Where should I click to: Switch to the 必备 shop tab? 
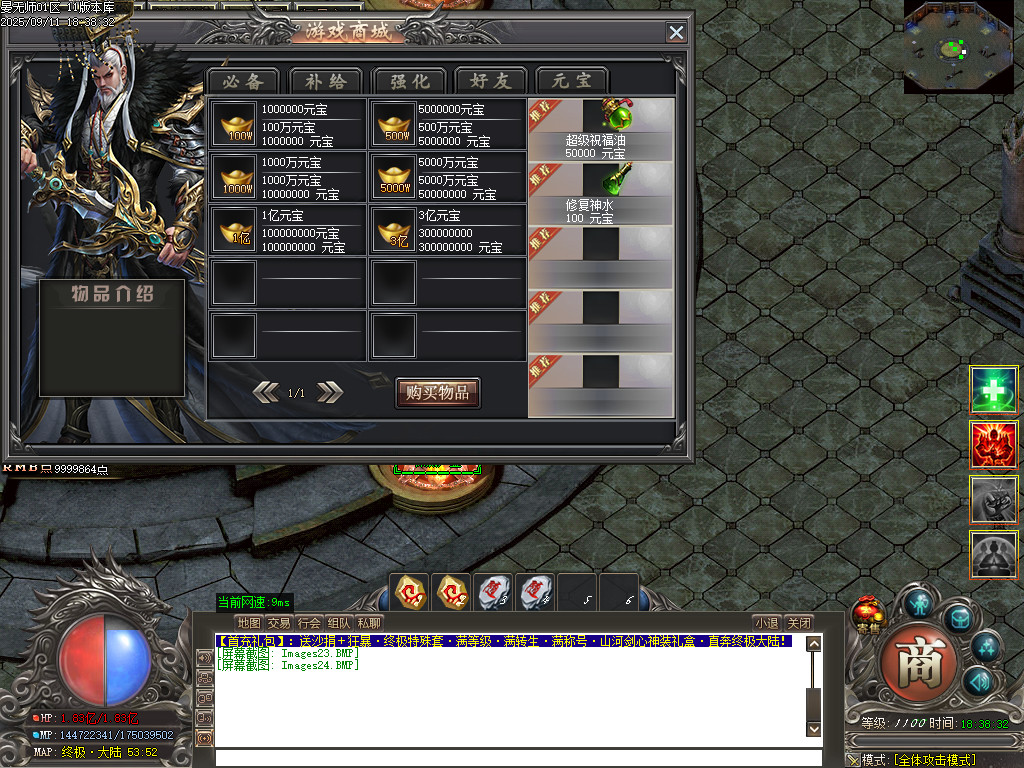click(244, 81)
